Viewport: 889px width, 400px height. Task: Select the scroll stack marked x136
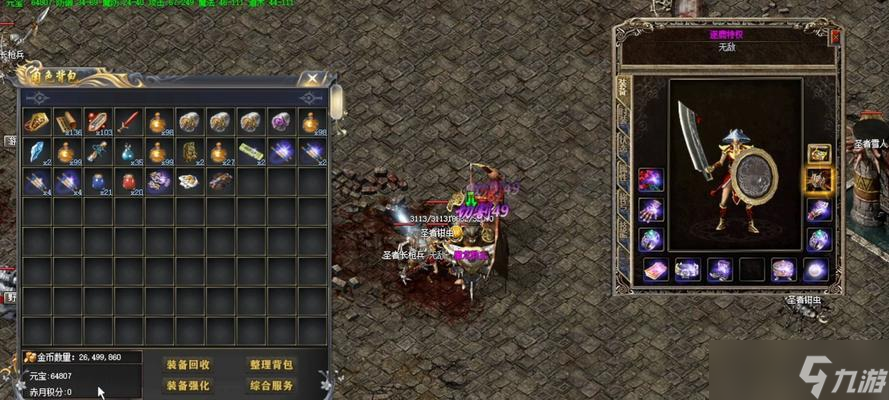tap(67, 123)
